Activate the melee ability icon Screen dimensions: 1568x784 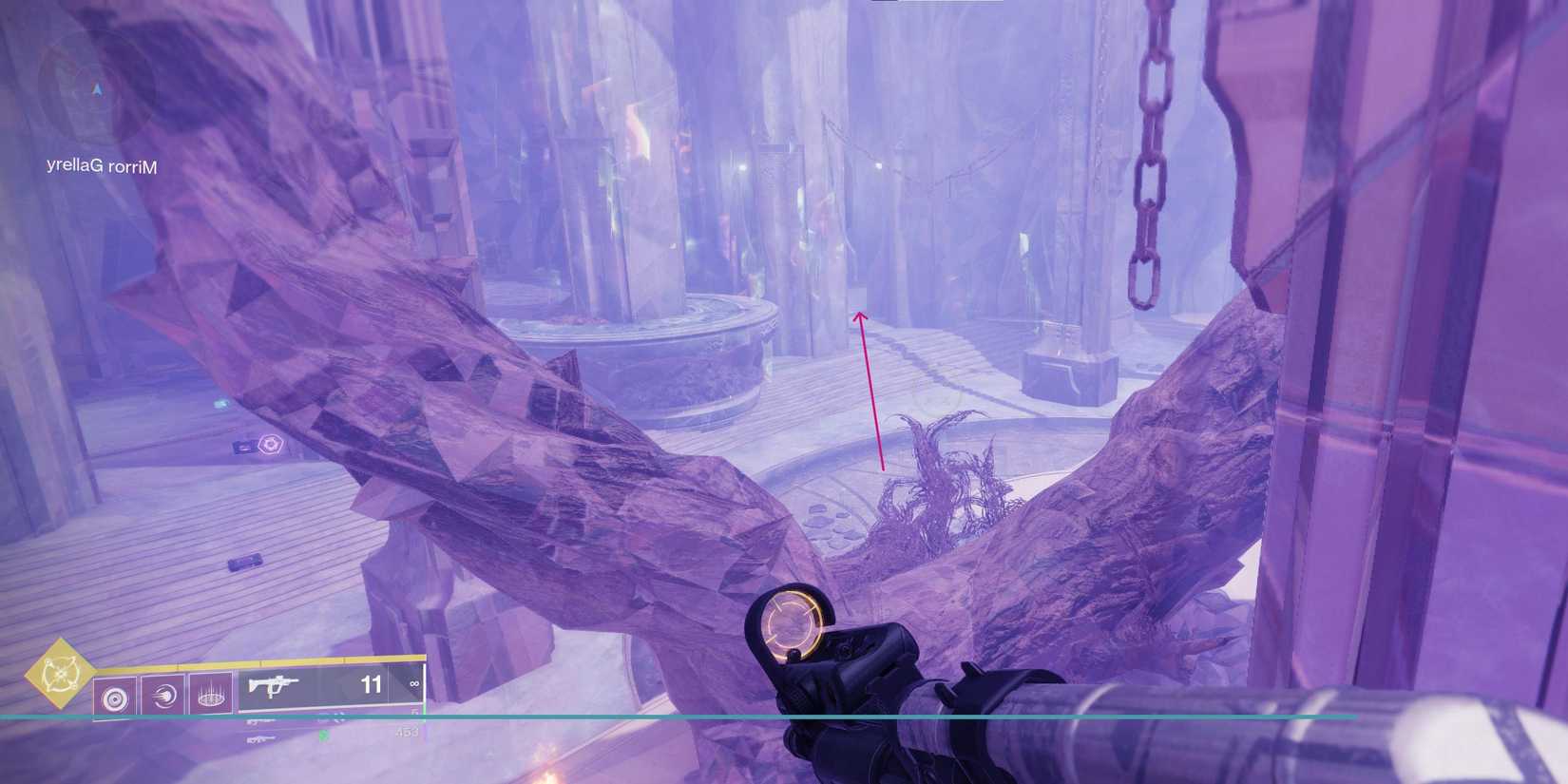pos(163,697)
